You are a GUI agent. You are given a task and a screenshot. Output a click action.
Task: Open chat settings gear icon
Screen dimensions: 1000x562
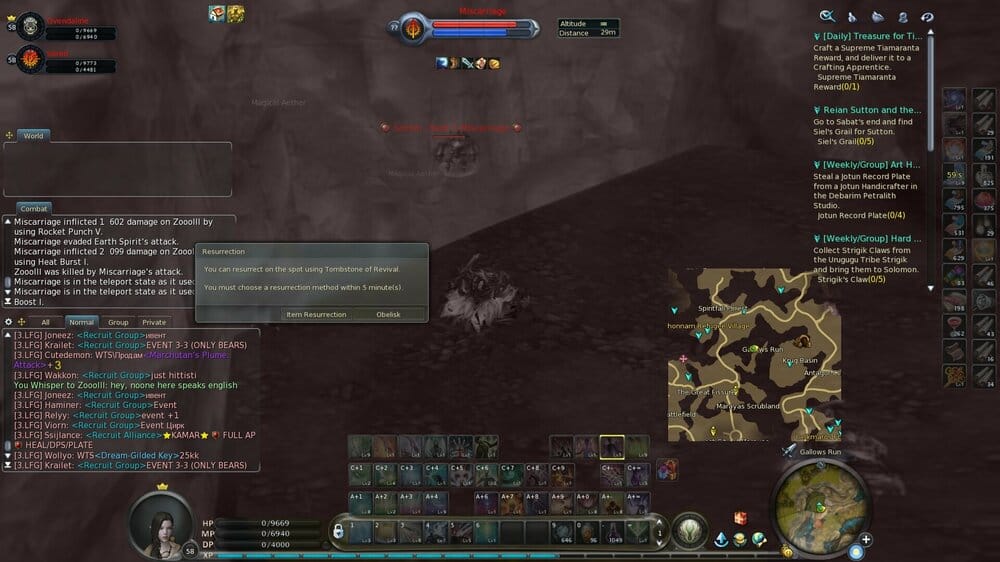coord(9,322)
